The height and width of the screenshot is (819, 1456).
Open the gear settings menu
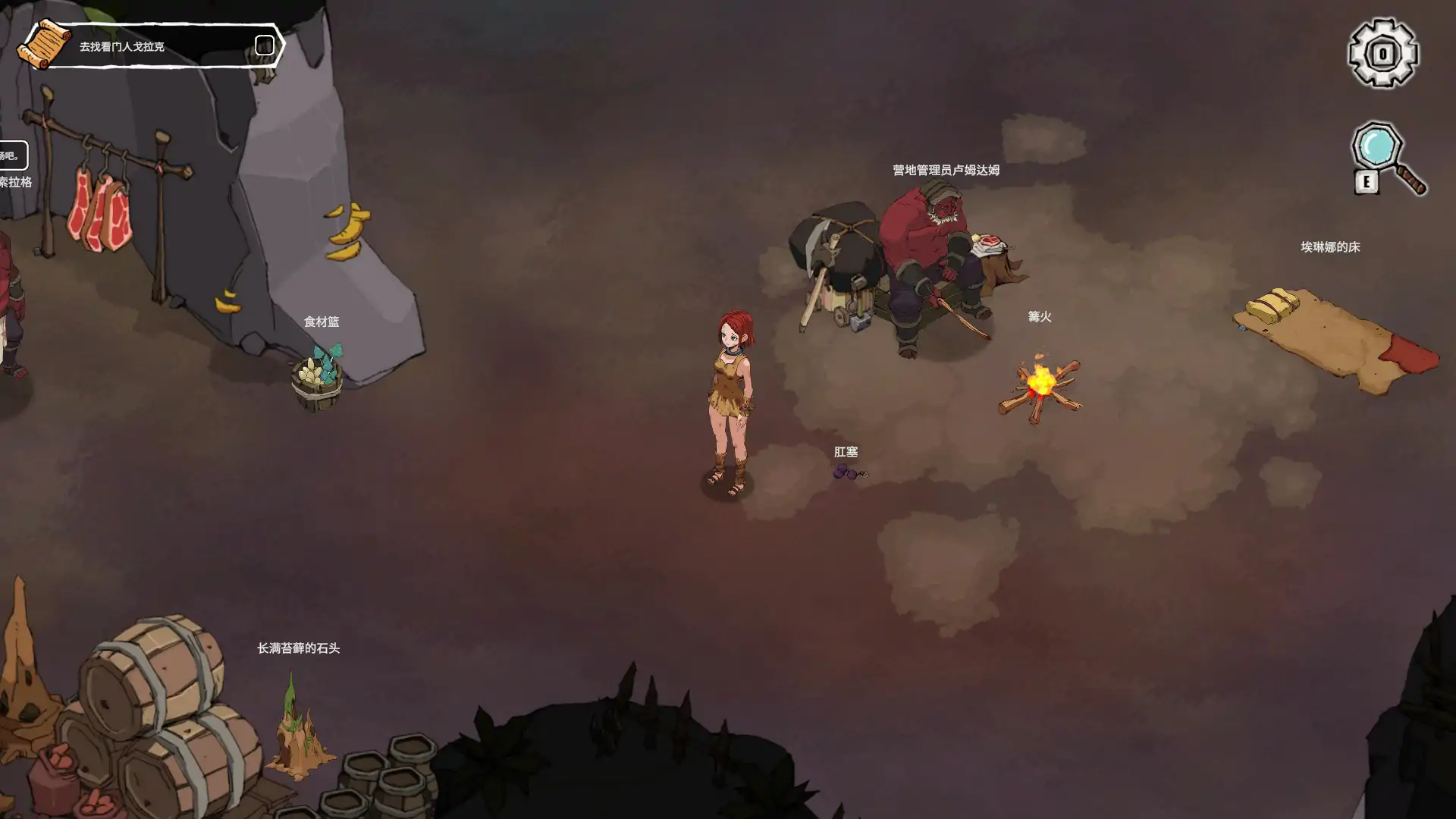(x=1382, y=53)
